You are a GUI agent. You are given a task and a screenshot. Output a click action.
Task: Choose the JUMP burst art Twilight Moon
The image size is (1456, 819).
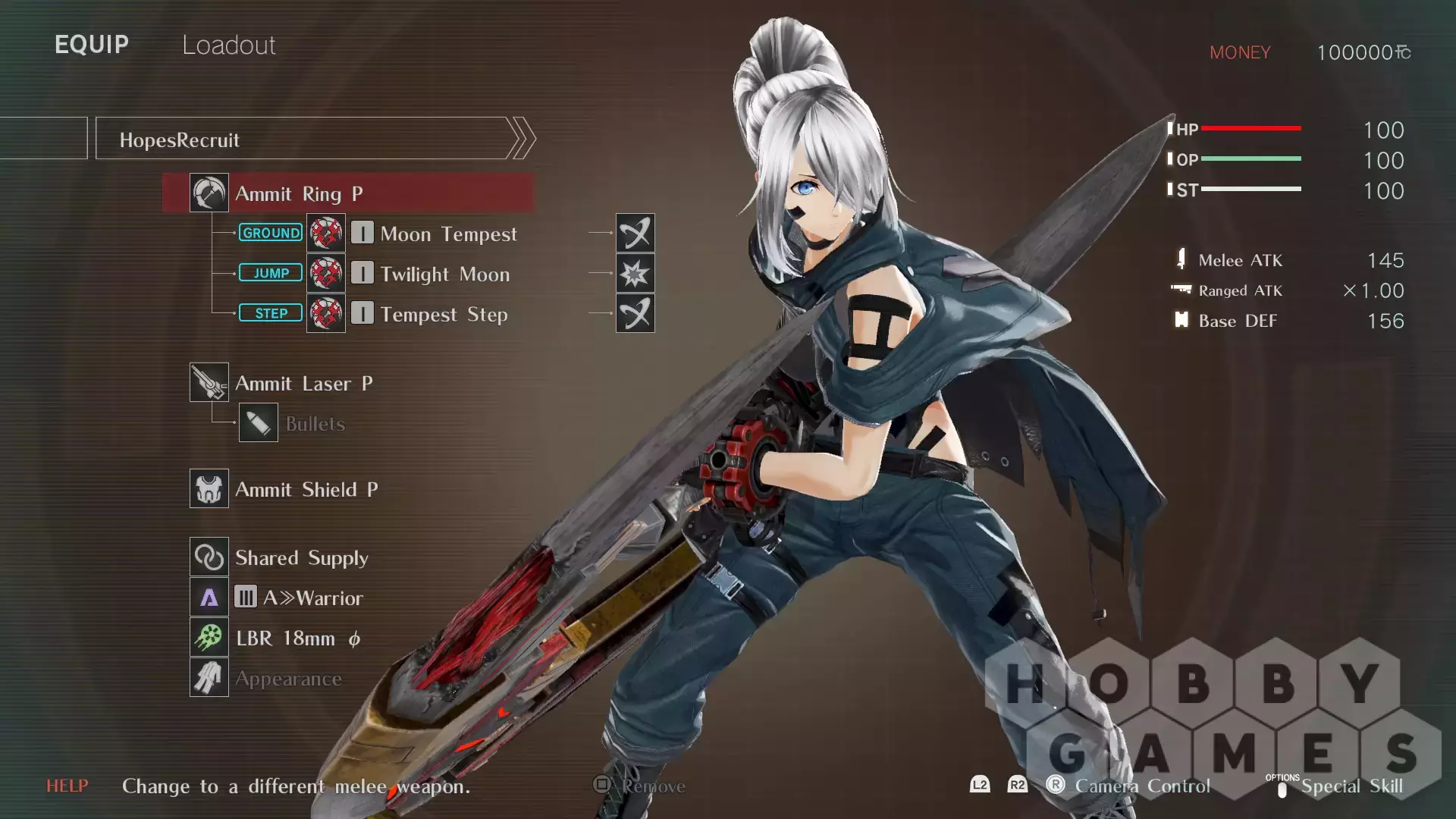(444, 274)
